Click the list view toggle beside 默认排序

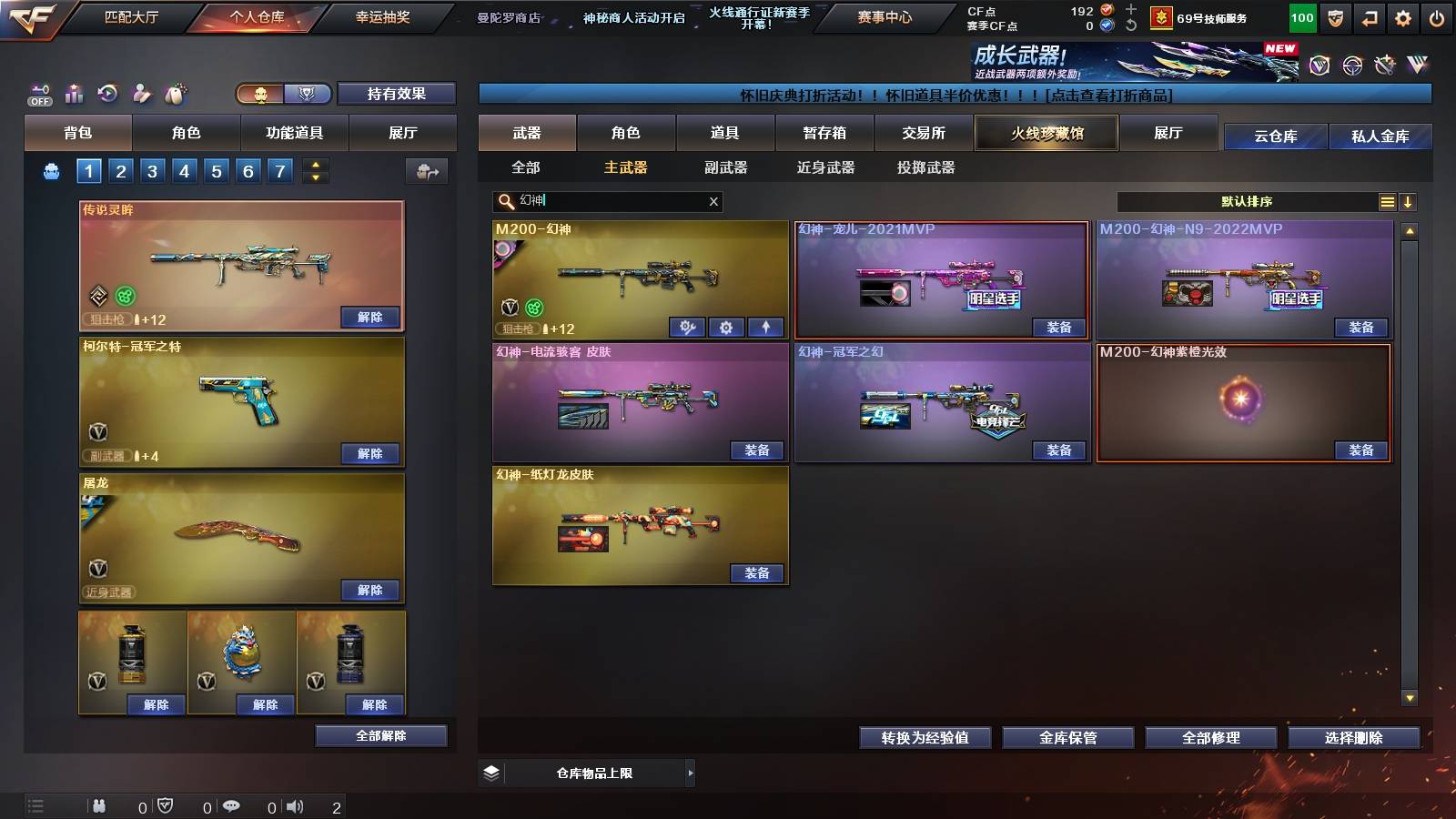pyautogui.click(x=1387, y=202)
